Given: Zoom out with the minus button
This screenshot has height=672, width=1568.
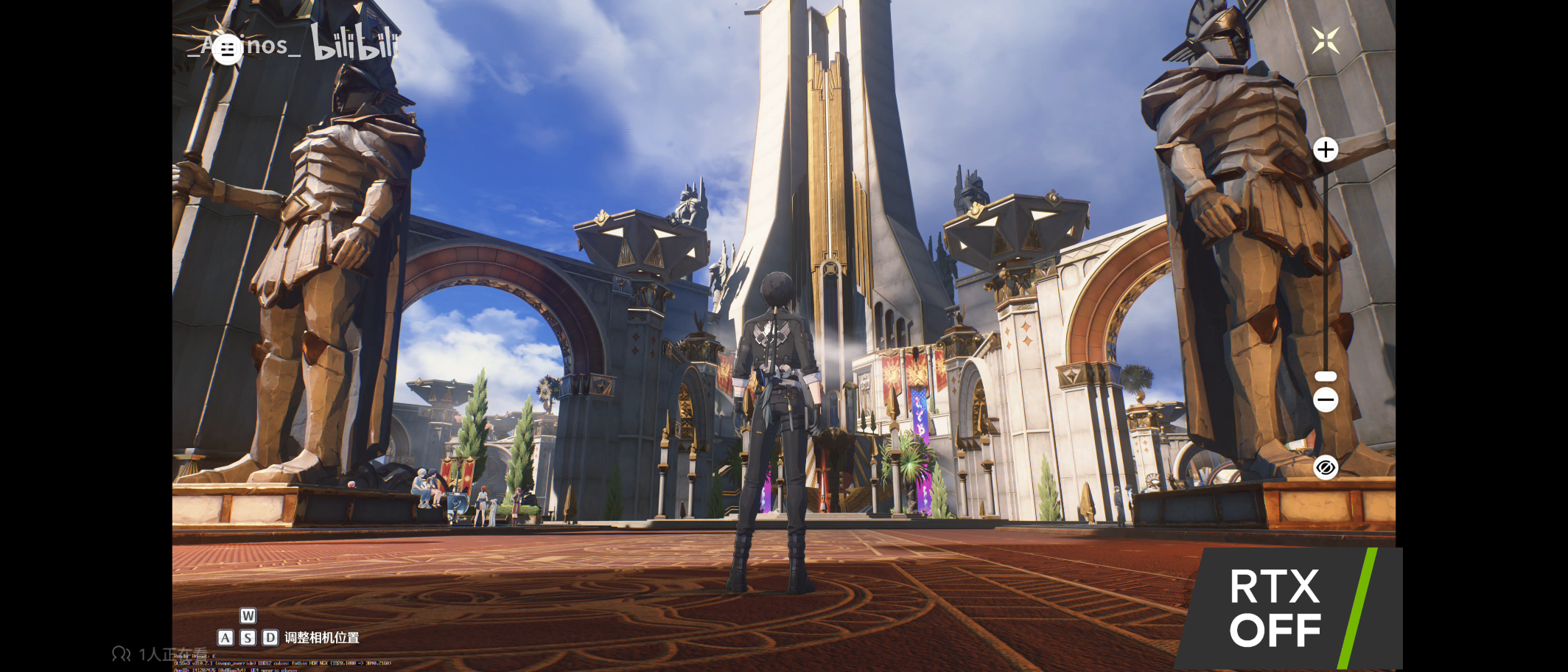Looking at the screenshot, I should [1325, 400].
